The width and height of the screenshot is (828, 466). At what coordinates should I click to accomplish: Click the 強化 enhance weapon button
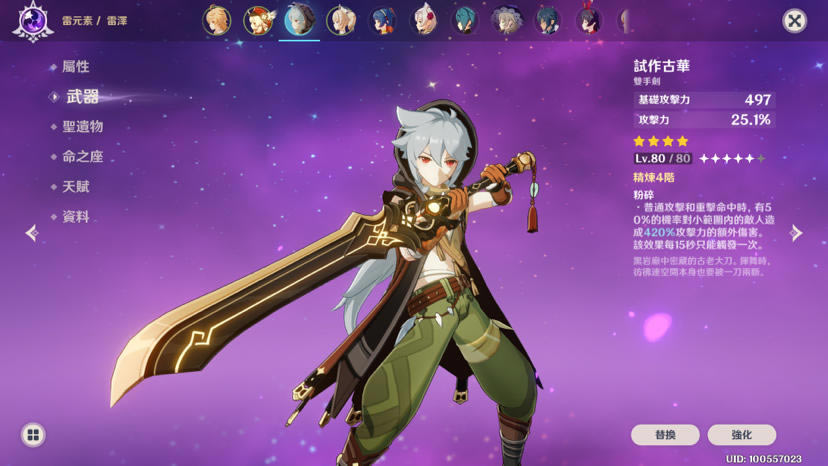[742, 435]
